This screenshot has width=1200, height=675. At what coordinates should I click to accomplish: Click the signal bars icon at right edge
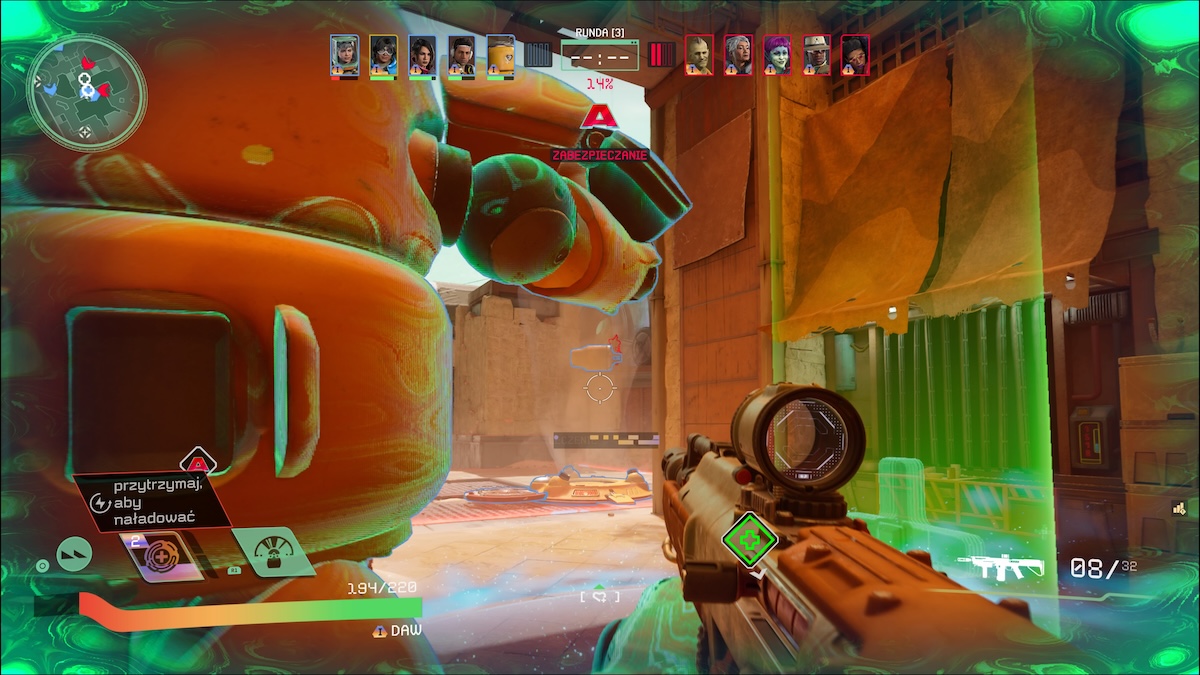click(x=1180, y=509)
